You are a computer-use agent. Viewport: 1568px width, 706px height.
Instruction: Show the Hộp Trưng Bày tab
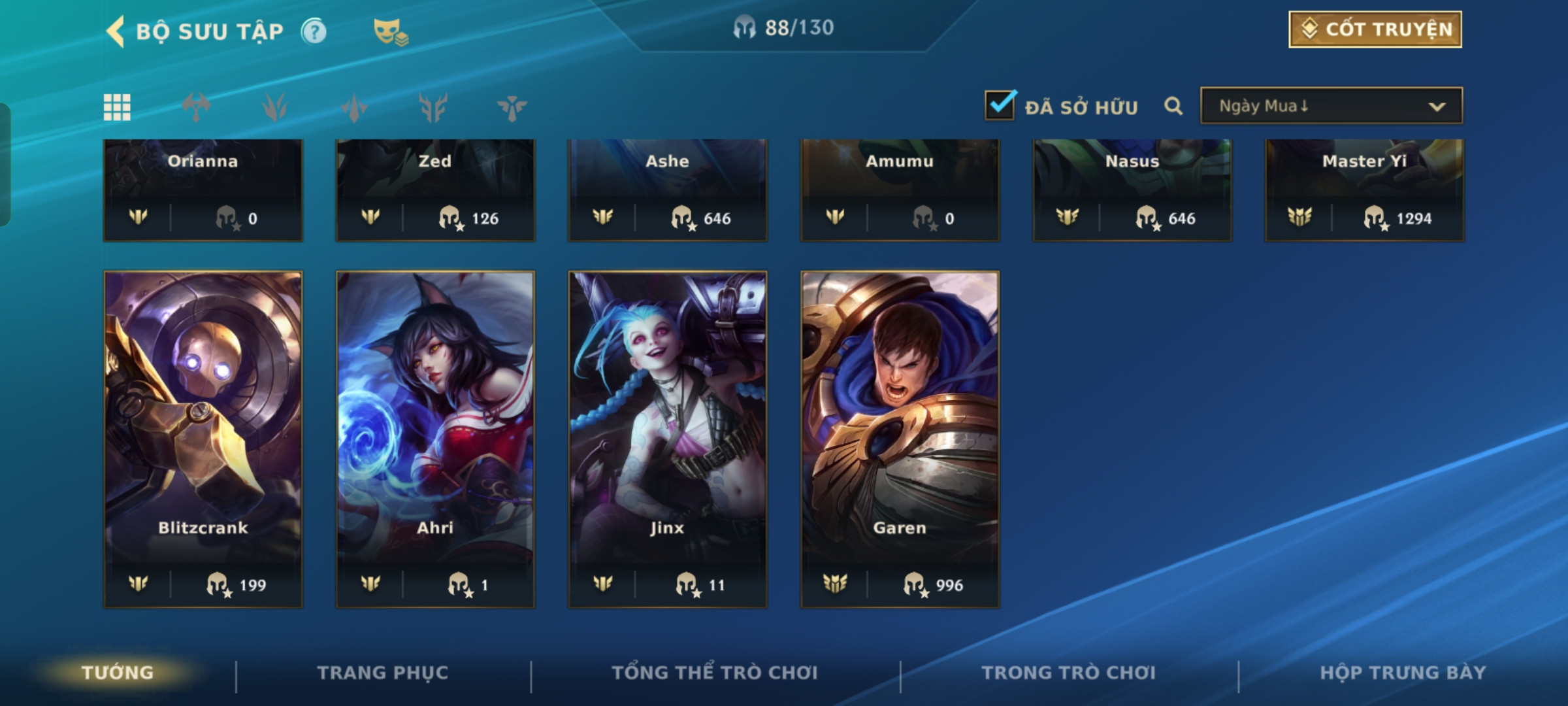point(1403,673)
